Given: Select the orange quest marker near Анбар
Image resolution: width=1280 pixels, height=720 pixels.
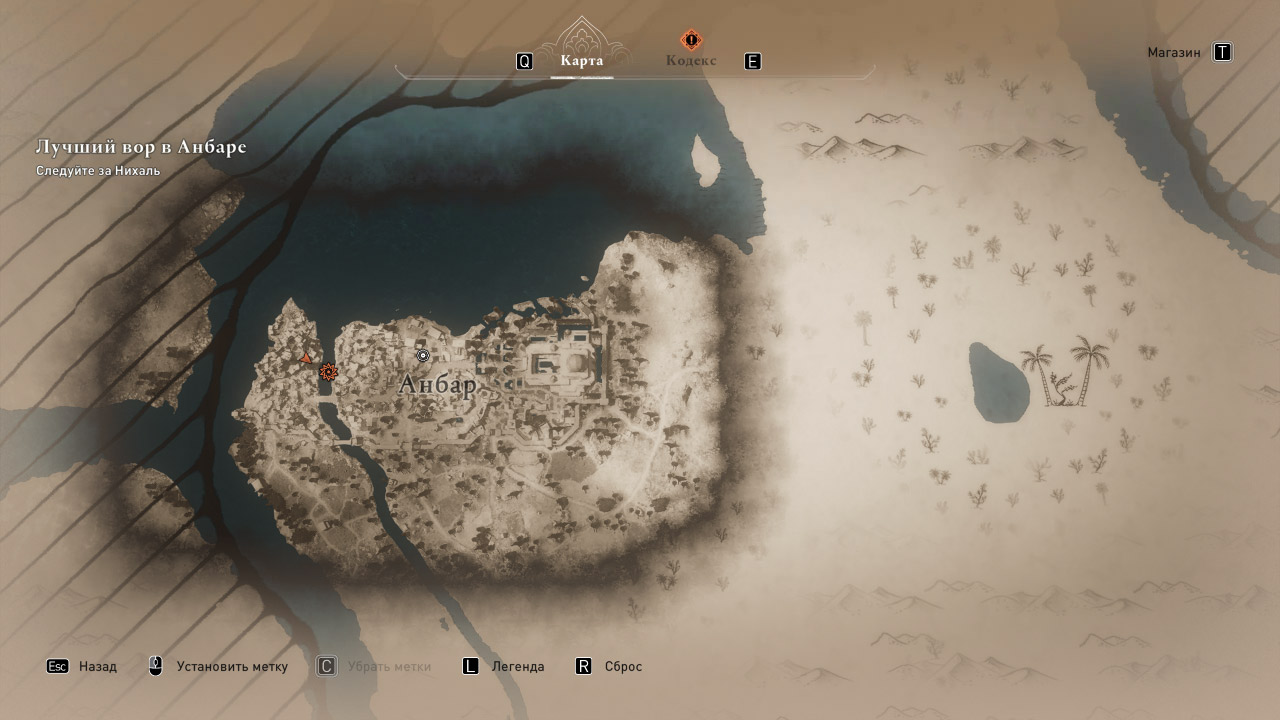Looking at the screenshot, I should pos(329,372).
